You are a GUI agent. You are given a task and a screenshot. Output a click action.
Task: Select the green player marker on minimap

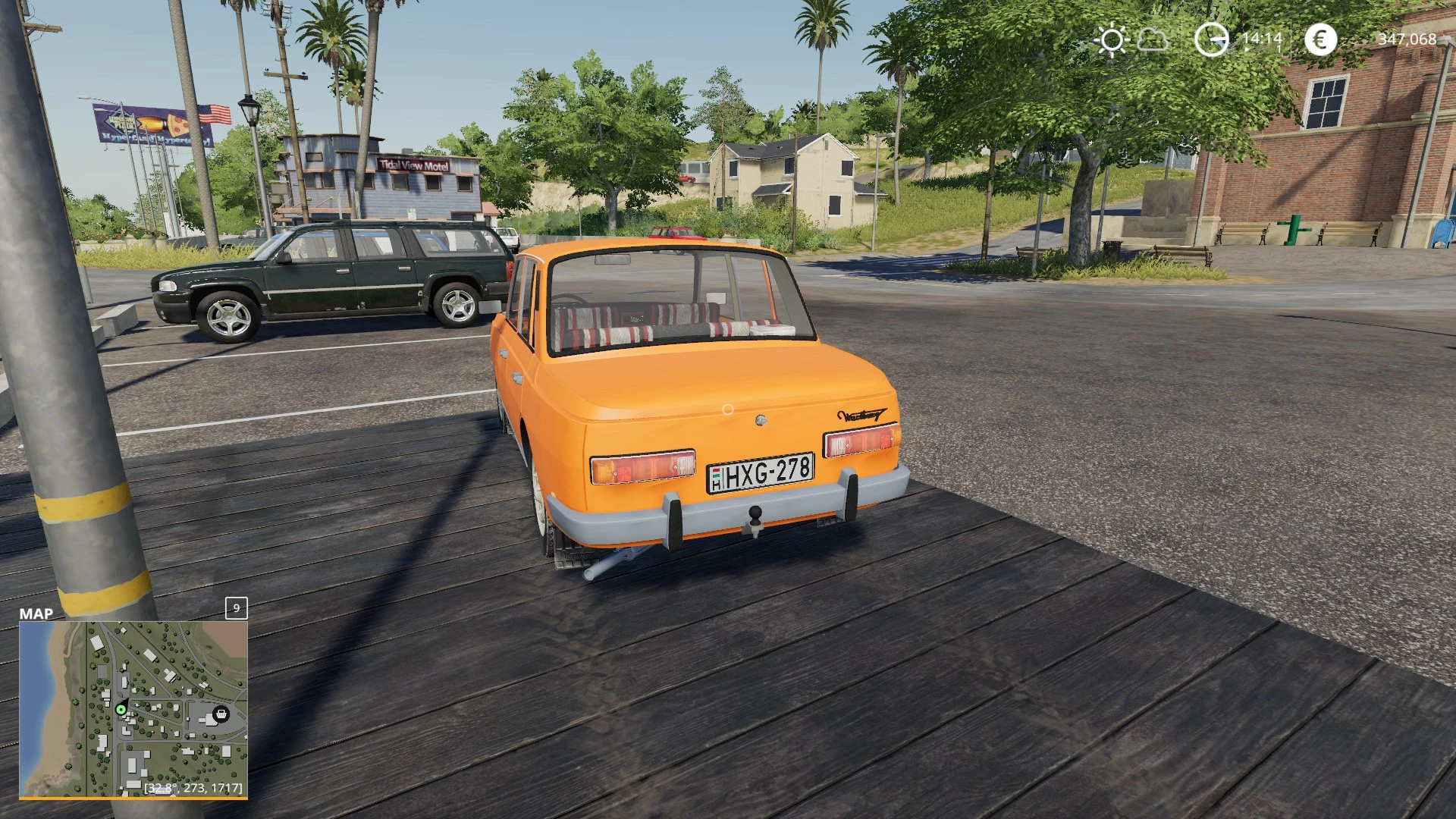121,710
